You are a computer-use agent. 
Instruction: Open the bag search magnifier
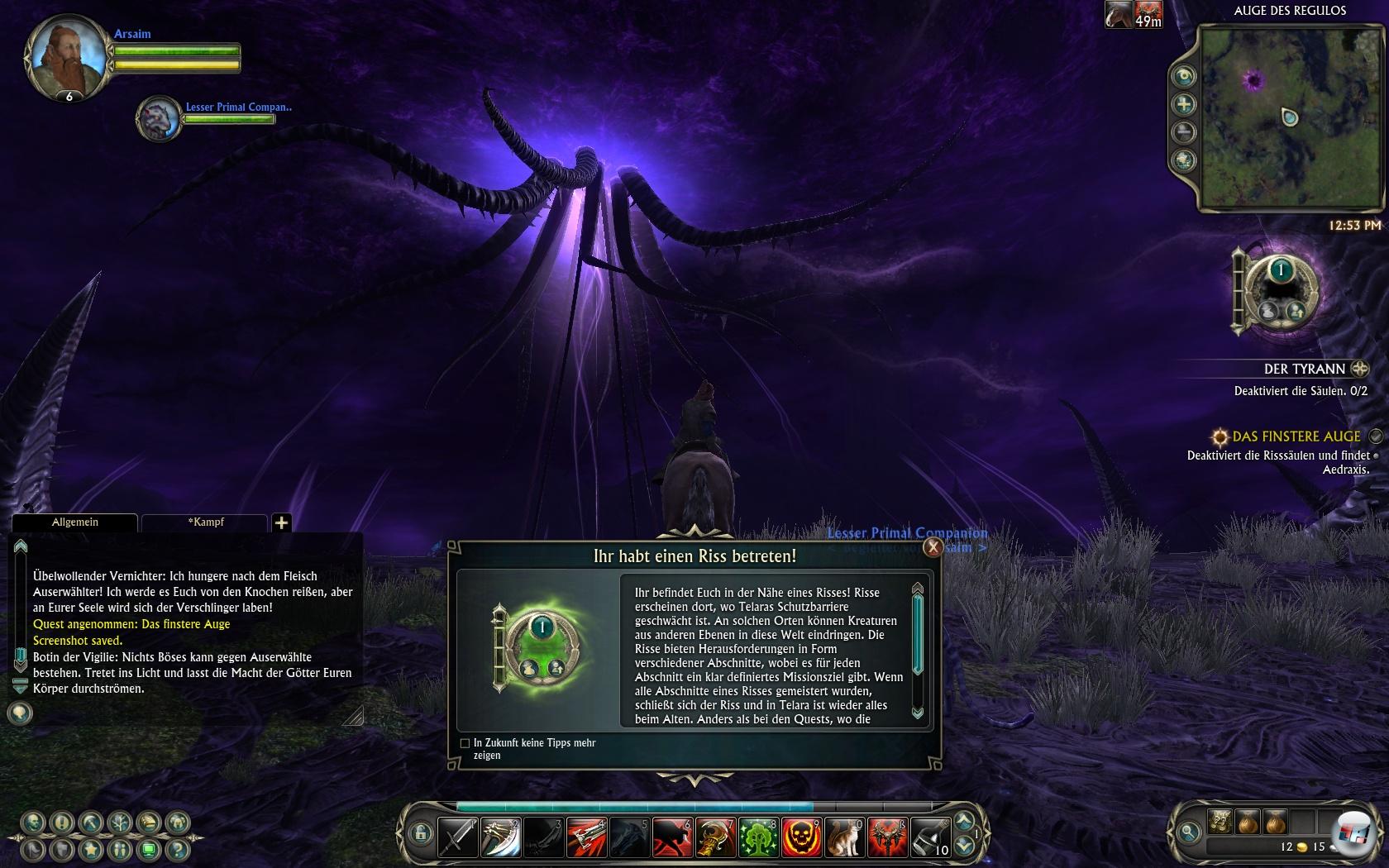pos(1189,831)
